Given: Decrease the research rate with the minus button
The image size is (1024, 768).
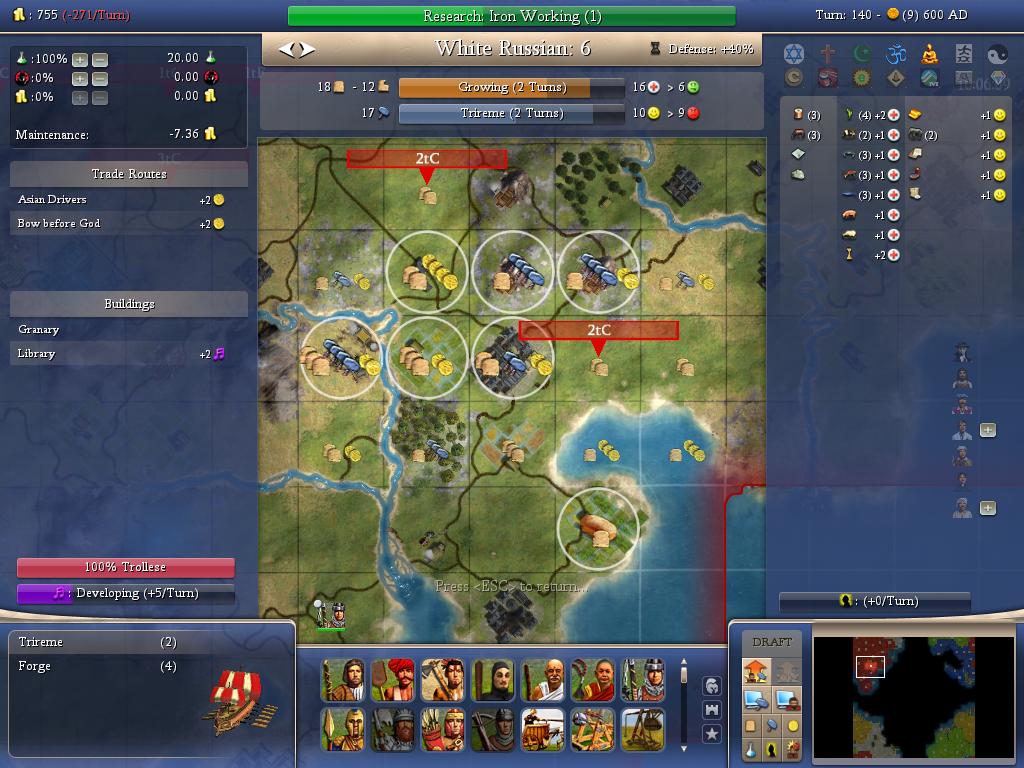Looking at the screenshot, I should click(x=99, y=59).
